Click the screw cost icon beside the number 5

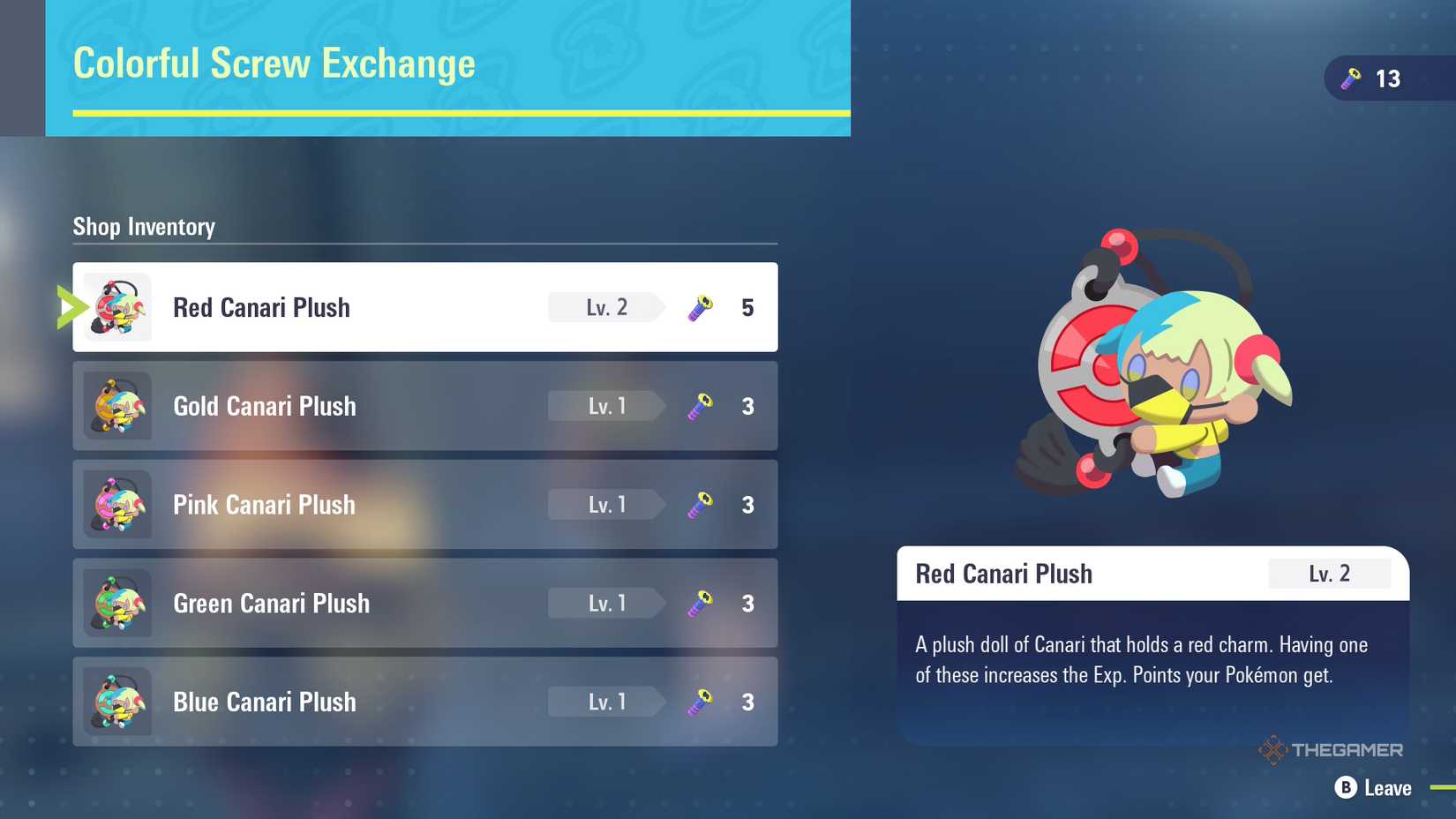click(698, 307)
